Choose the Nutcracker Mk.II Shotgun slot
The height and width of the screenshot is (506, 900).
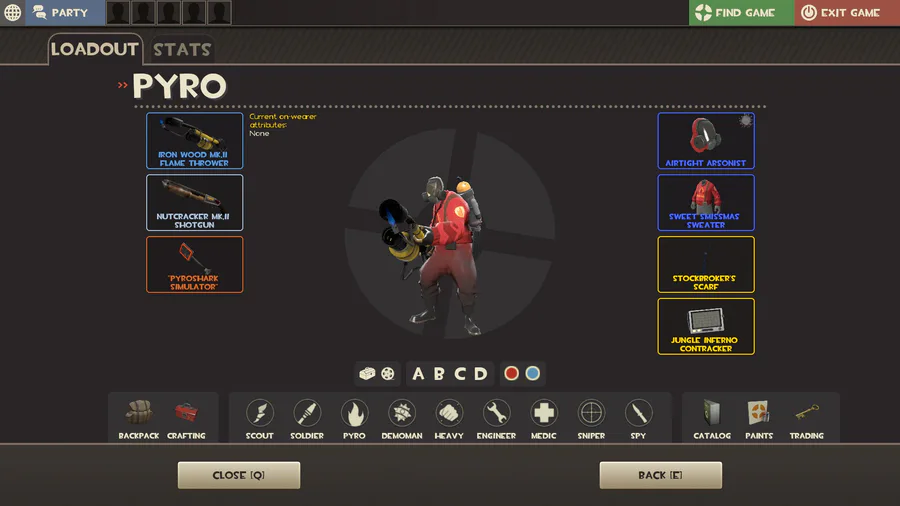click(194, 202)
